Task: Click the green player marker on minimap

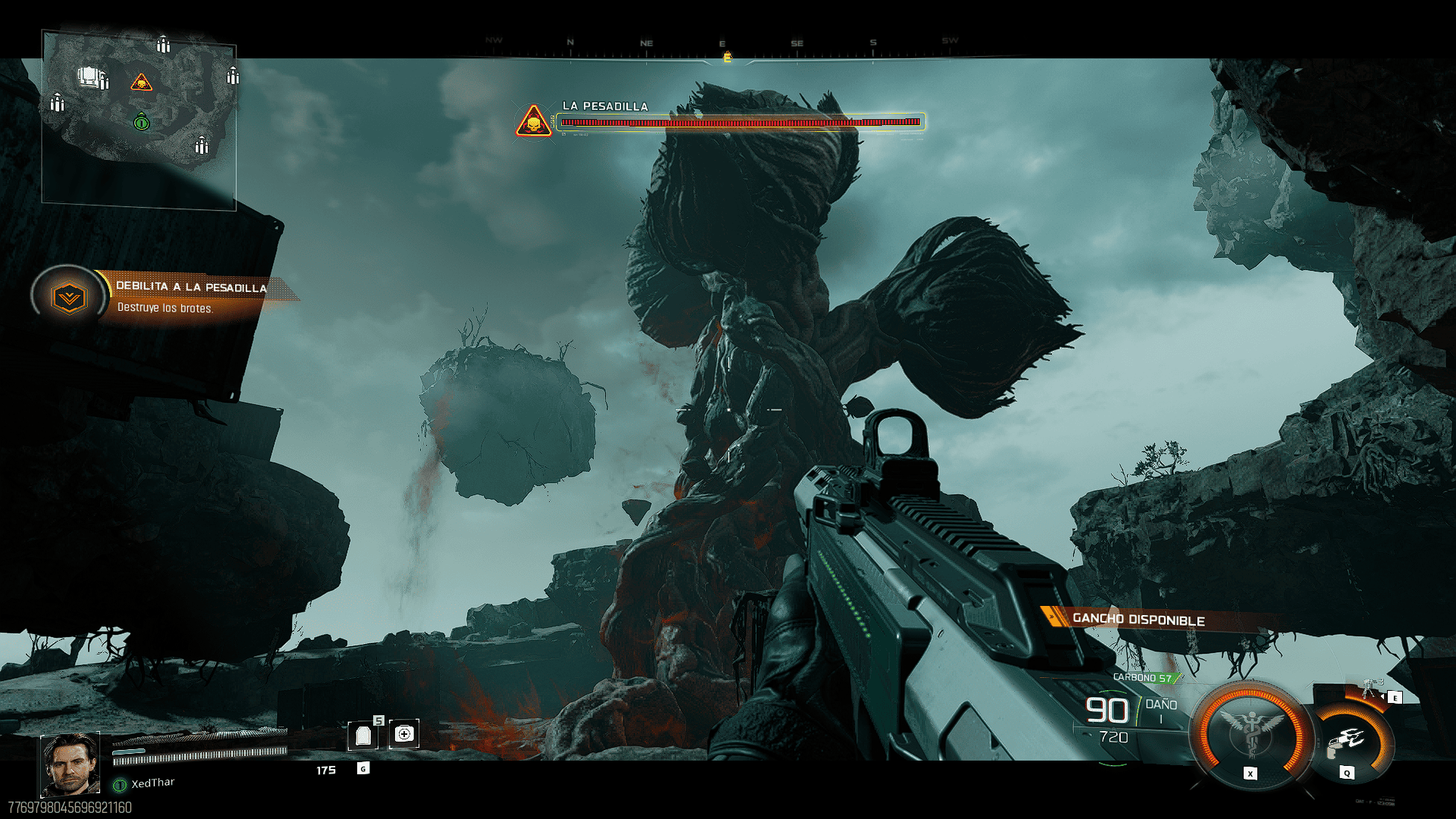Action: click(141, 122)
